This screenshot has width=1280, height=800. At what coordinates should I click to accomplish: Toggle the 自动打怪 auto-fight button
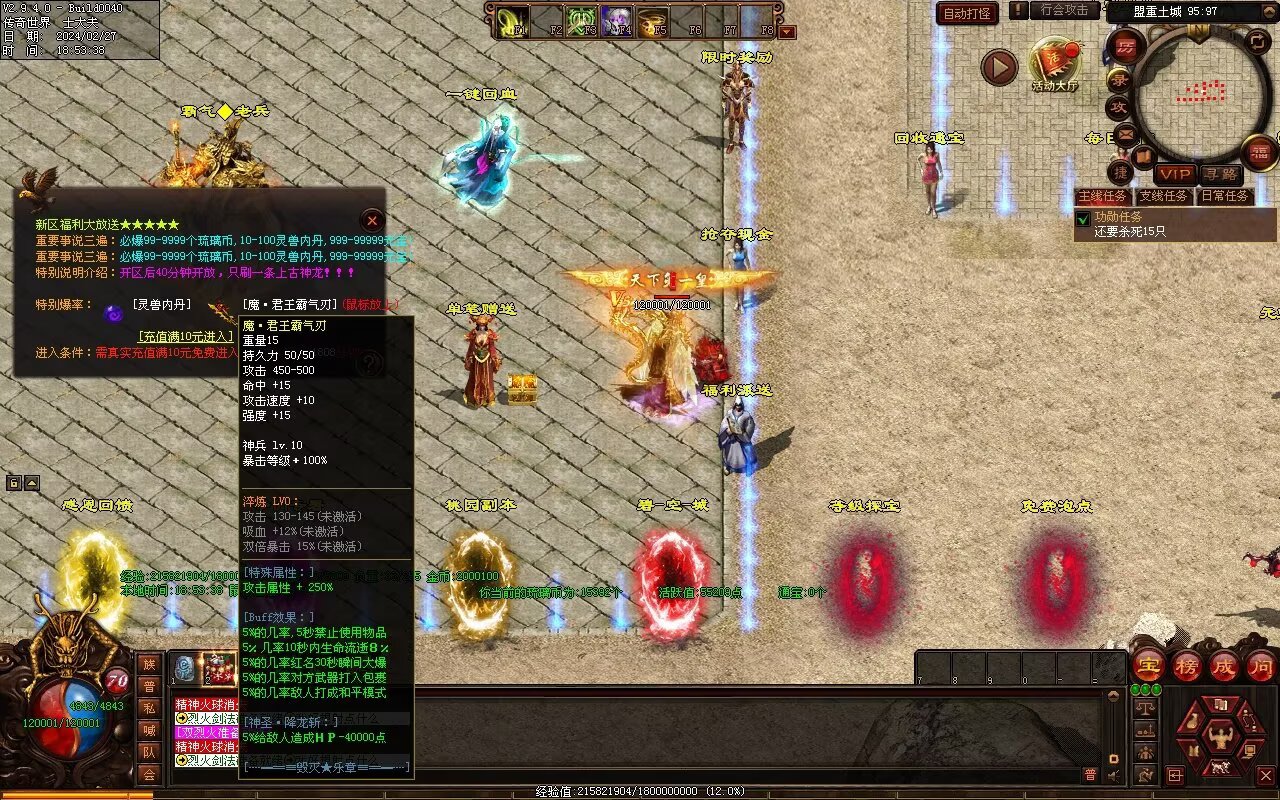tap(967, 13)
